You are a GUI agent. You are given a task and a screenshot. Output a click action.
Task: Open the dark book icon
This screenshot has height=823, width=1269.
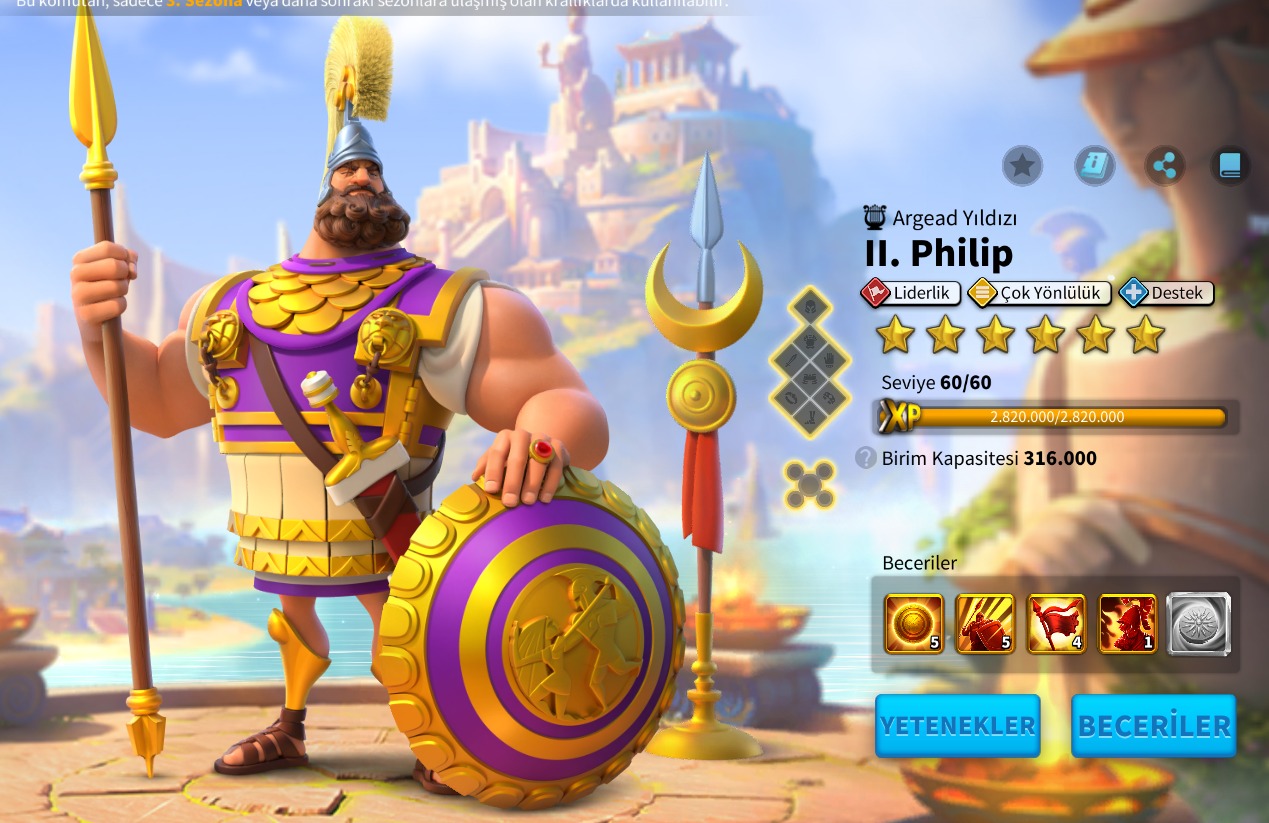pyautogui.click(x=1230, y=166)
